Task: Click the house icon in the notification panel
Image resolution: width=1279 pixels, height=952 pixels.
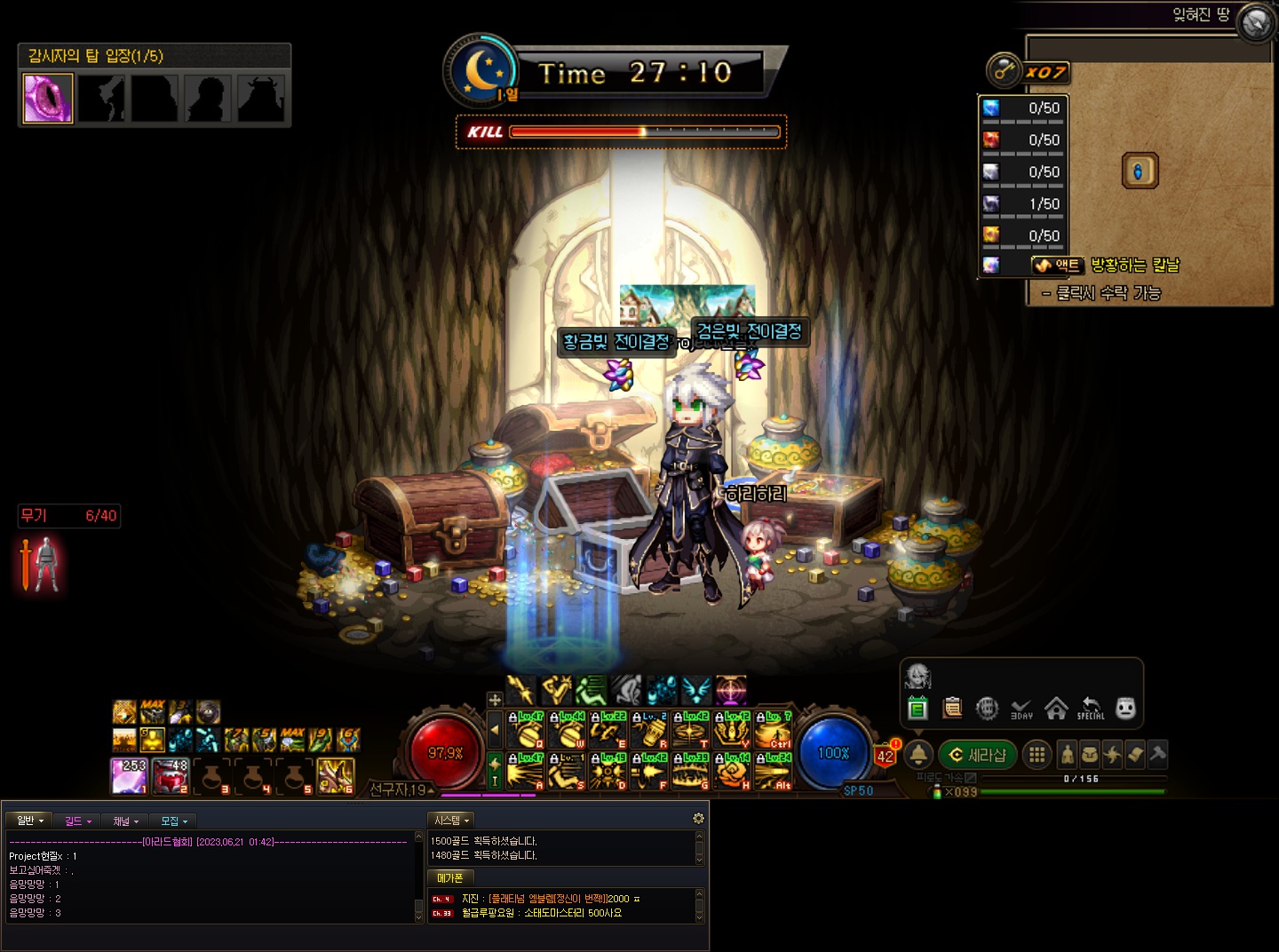Action: pyautogui.click(x=1056, y=708)
